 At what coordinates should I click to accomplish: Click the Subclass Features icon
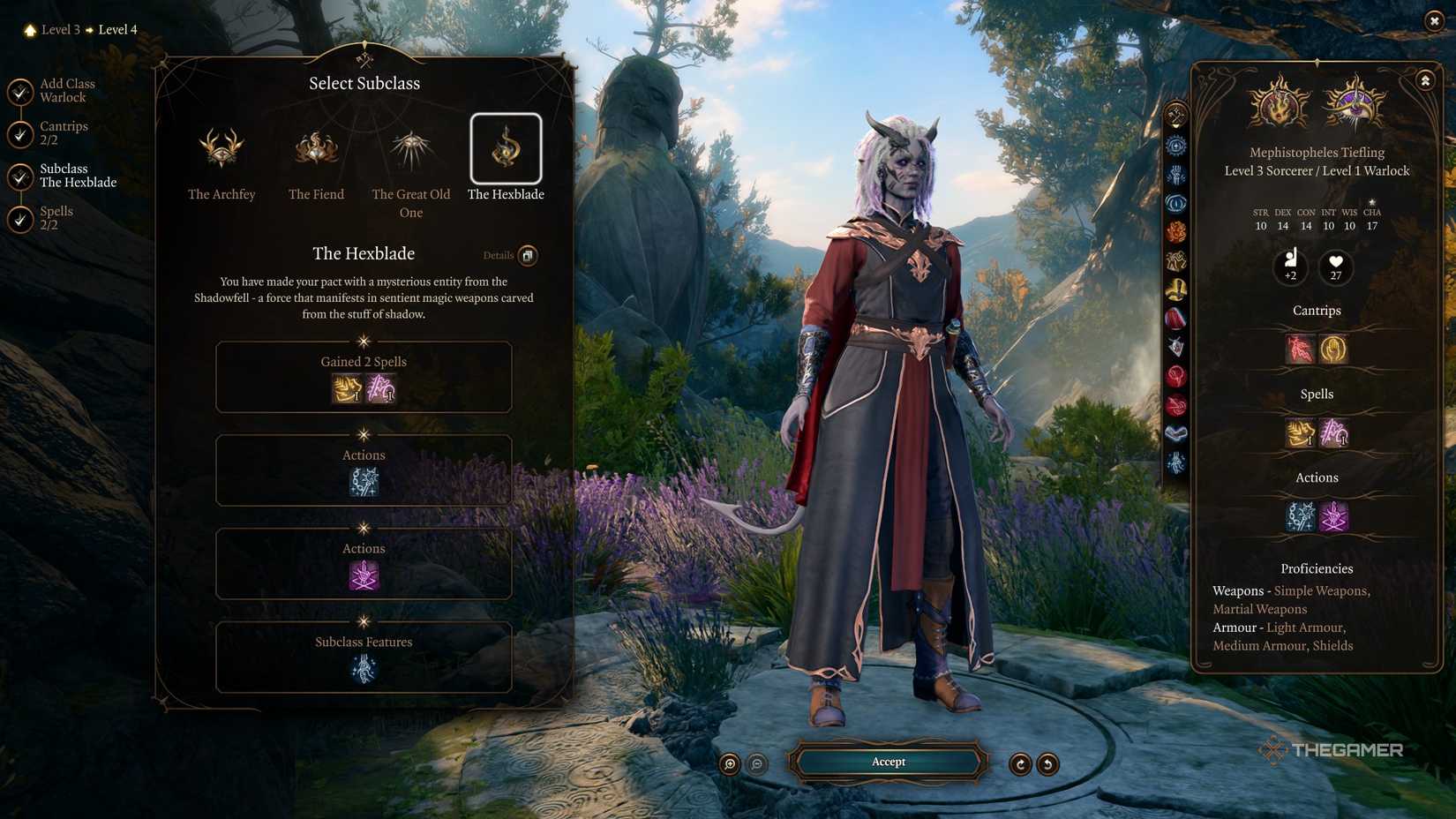pos(363,669)
